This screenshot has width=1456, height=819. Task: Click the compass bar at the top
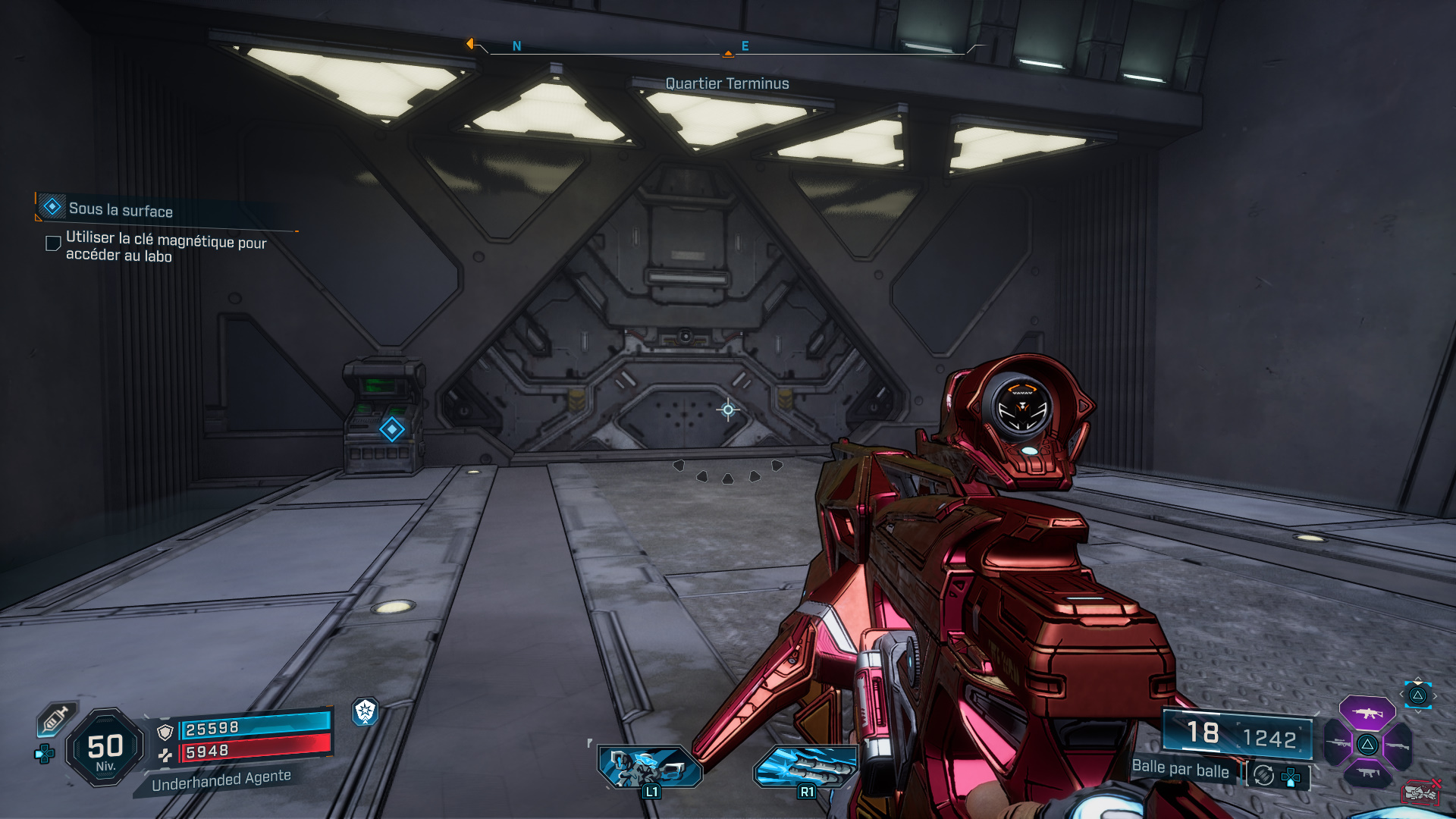pyautogui.click(x=726, y=49)
